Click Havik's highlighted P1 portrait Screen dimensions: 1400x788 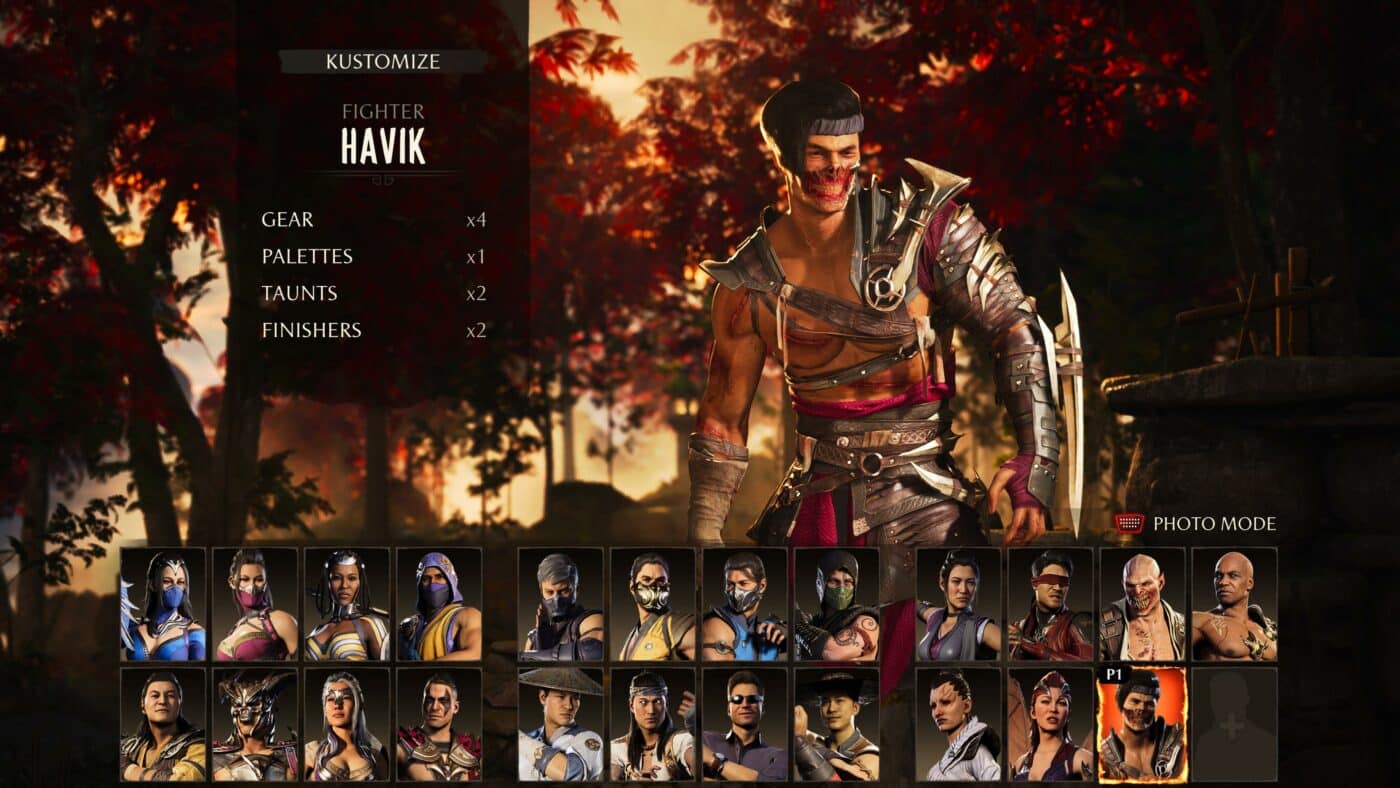click(1140, 725)
